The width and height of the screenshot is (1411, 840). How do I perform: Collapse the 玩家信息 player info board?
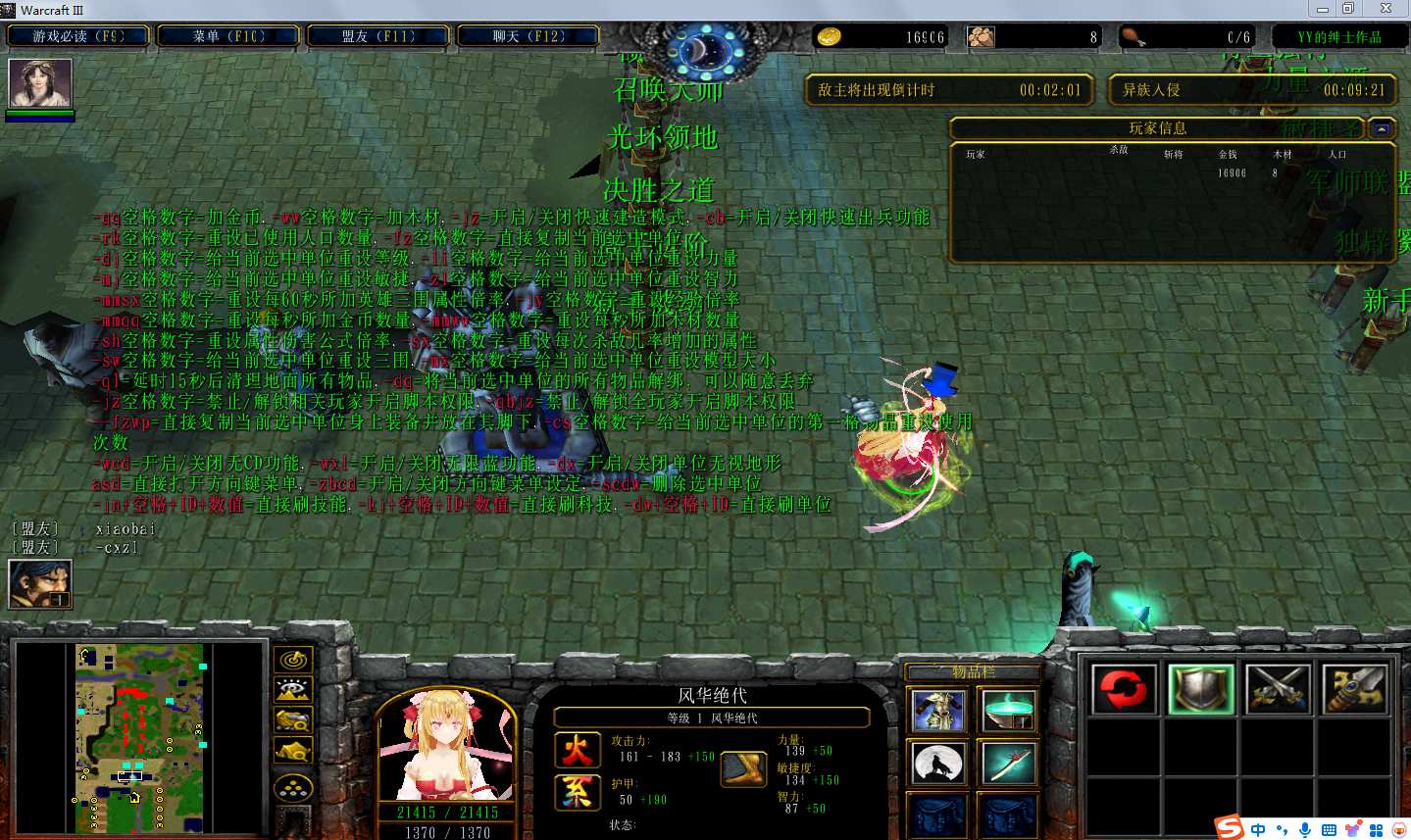(x=1382, y=128)
